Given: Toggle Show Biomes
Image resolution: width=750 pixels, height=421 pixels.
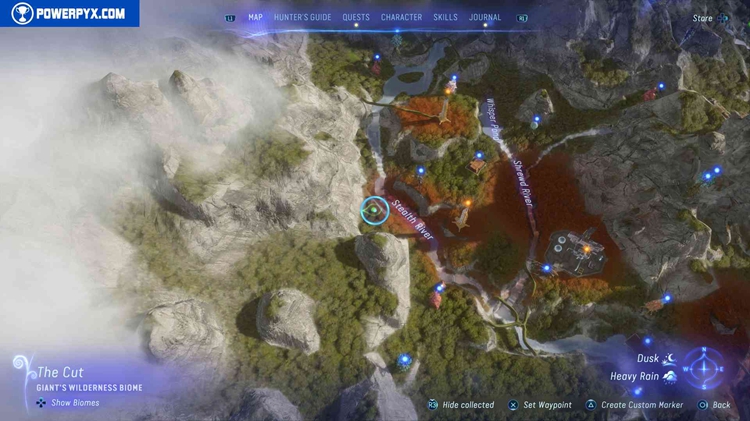Looking at the screenshot, I should click(x=70, y=403).
